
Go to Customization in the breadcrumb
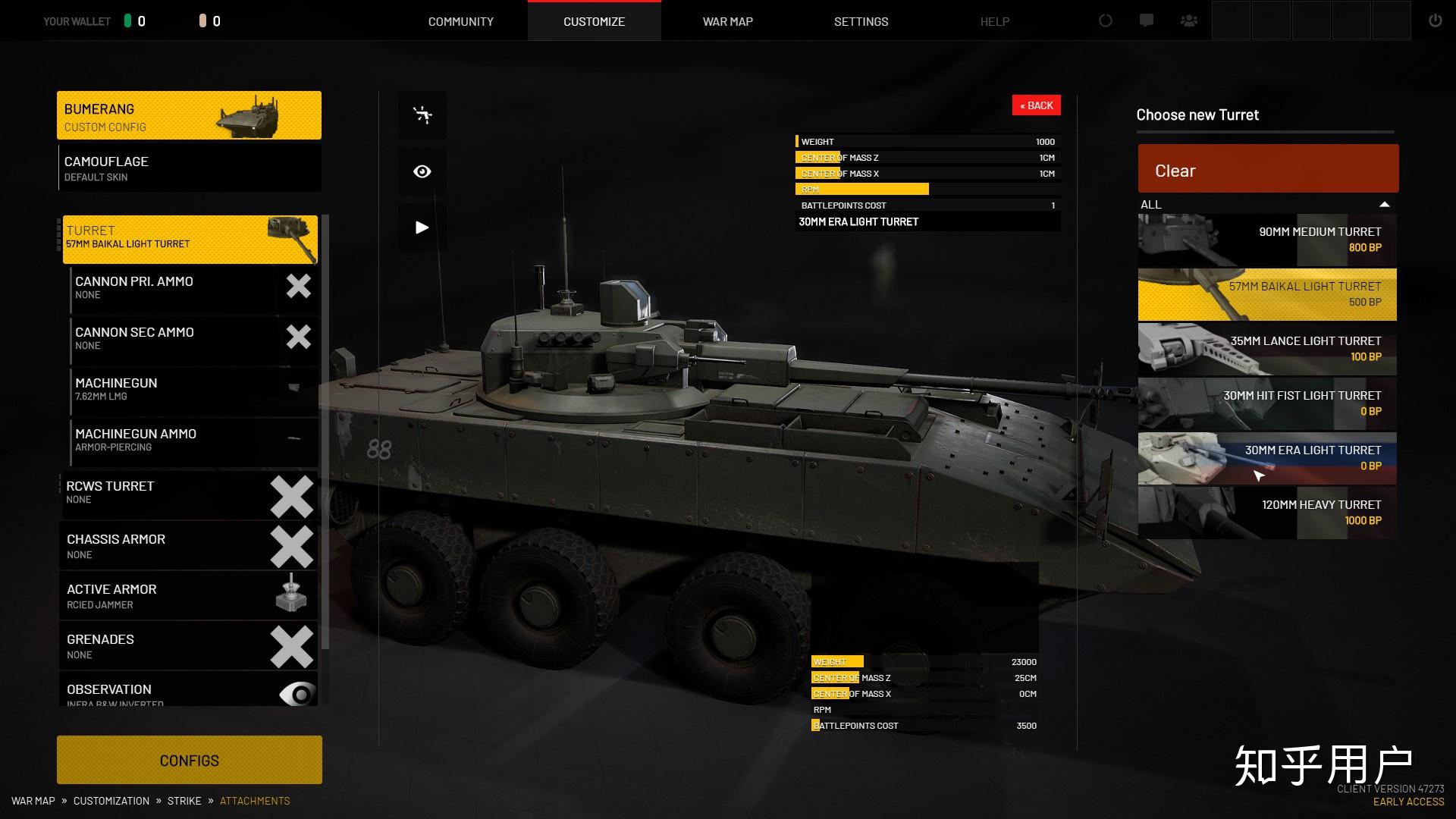coord(111,801)
